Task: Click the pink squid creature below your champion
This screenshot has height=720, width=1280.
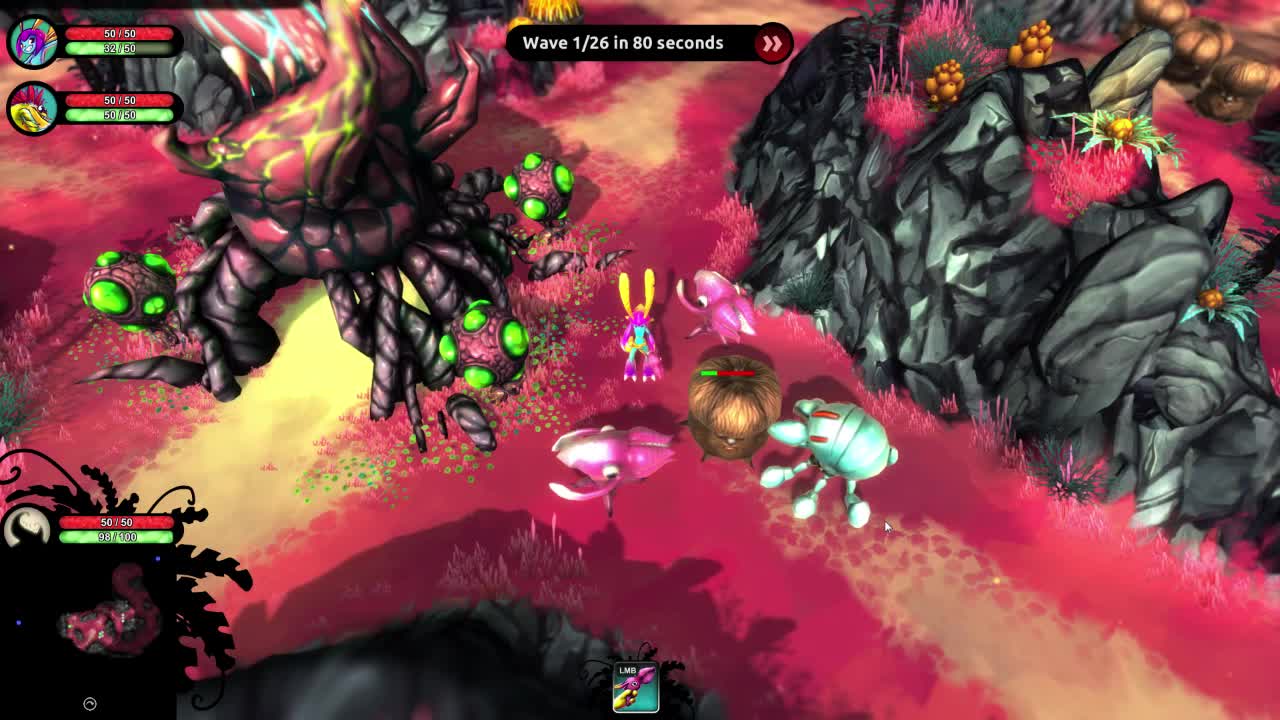Action: pos(615,455)
